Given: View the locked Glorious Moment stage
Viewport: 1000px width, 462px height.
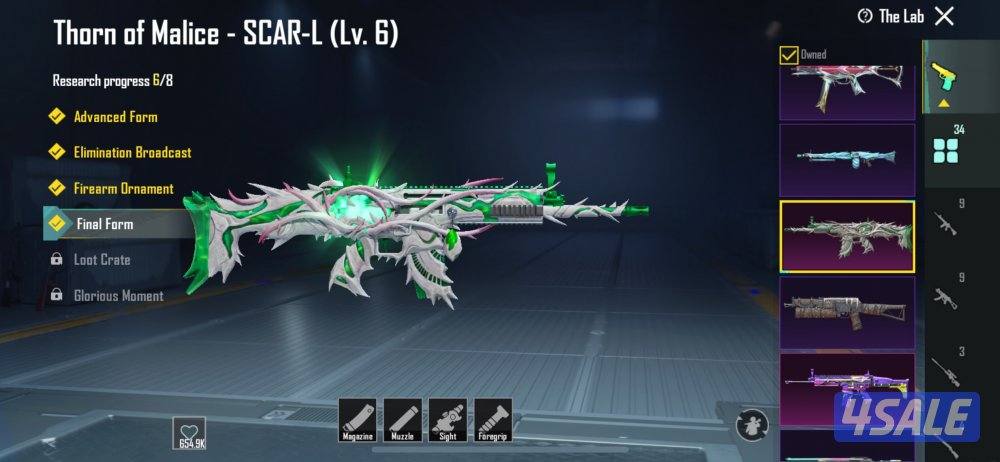Looking at the screenshot, I should 118,296.
